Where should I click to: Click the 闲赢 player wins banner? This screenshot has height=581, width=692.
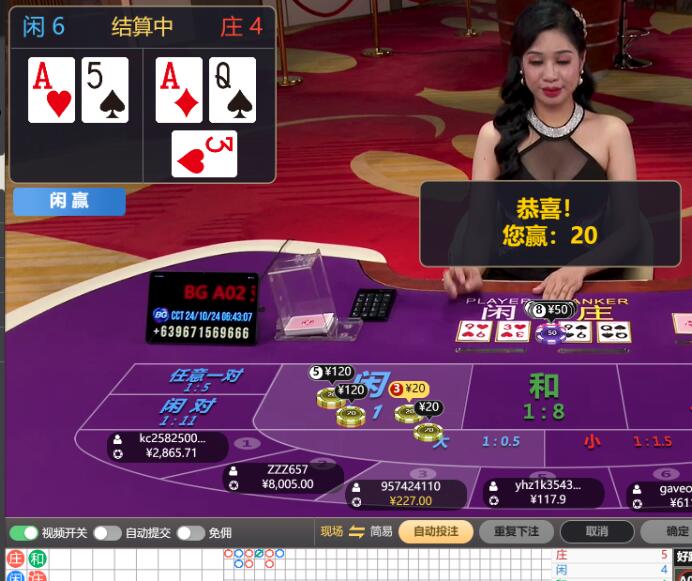point(69,201)
